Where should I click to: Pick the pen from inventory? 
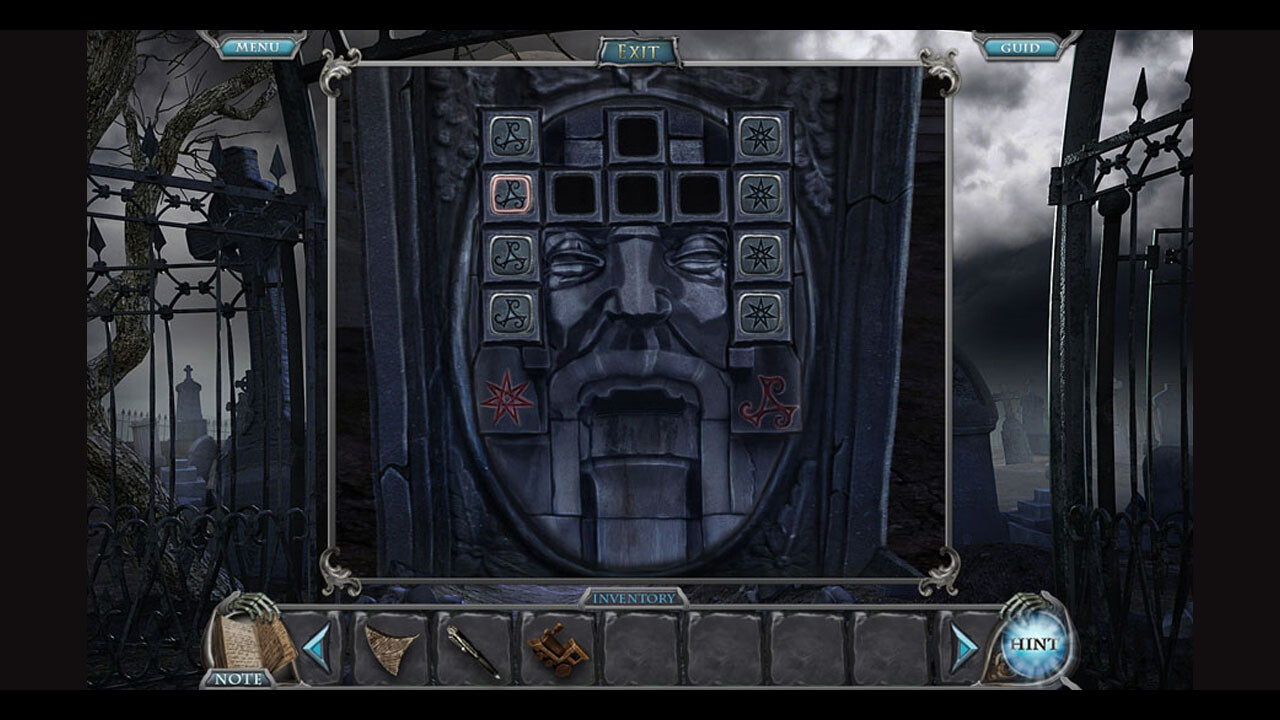473,650
